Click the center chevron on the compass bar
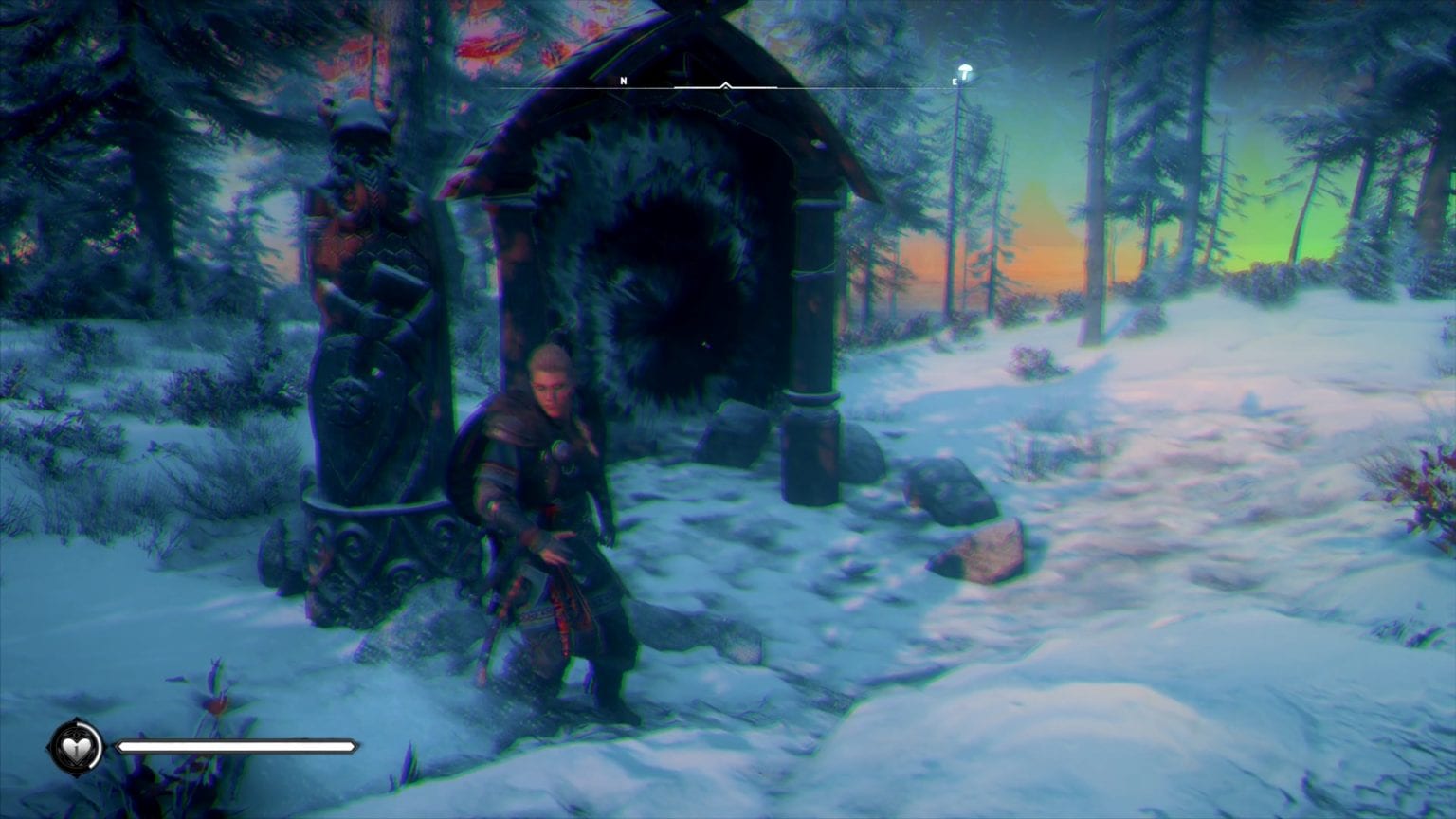This screenshot has width=1456, height=819. [x=726, y=85]
